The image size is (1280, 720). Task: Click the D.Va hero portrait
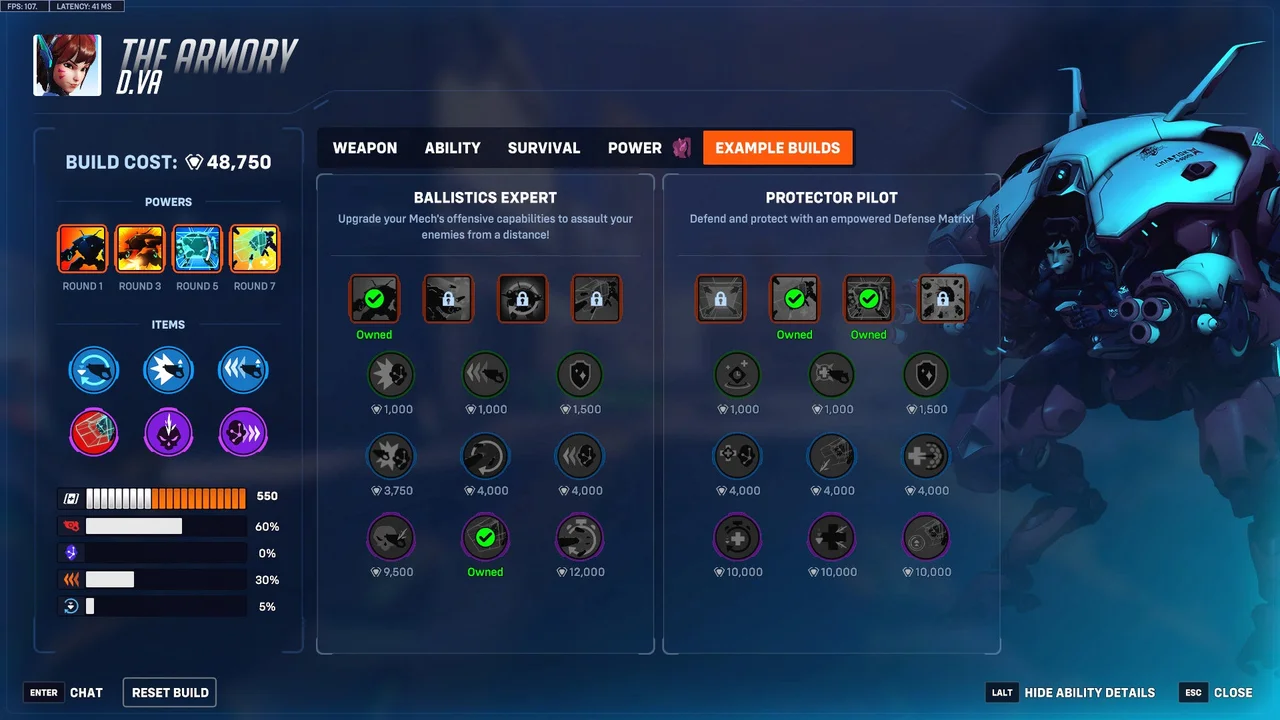click(x=67, y=66)
